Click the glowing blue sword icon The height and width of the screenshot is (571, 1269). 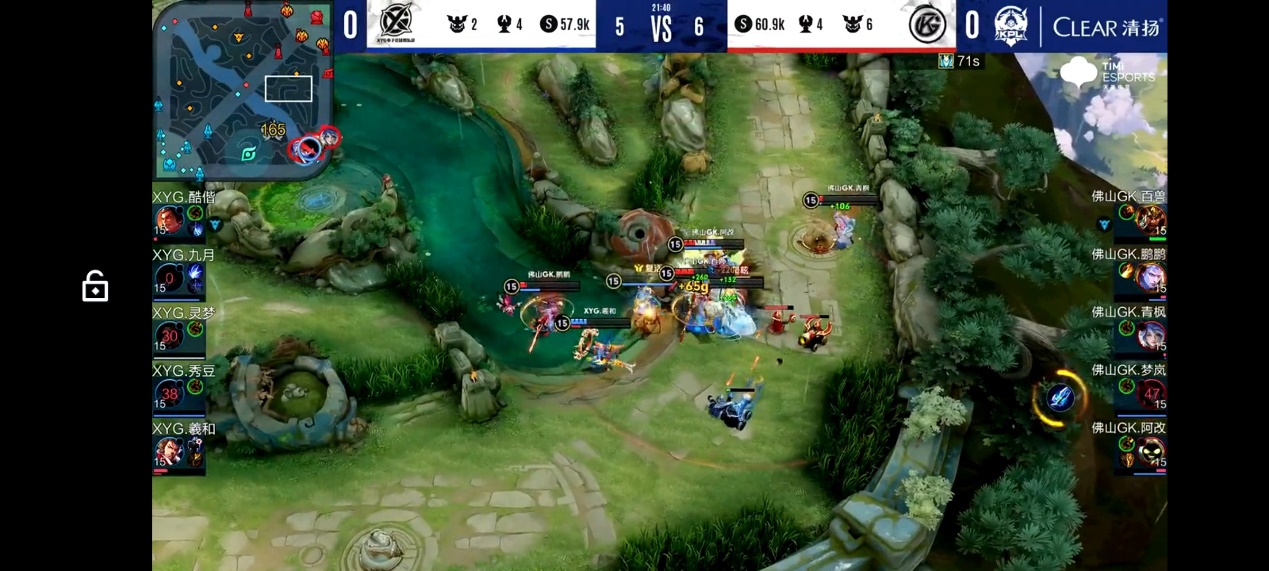[1060, 398]
